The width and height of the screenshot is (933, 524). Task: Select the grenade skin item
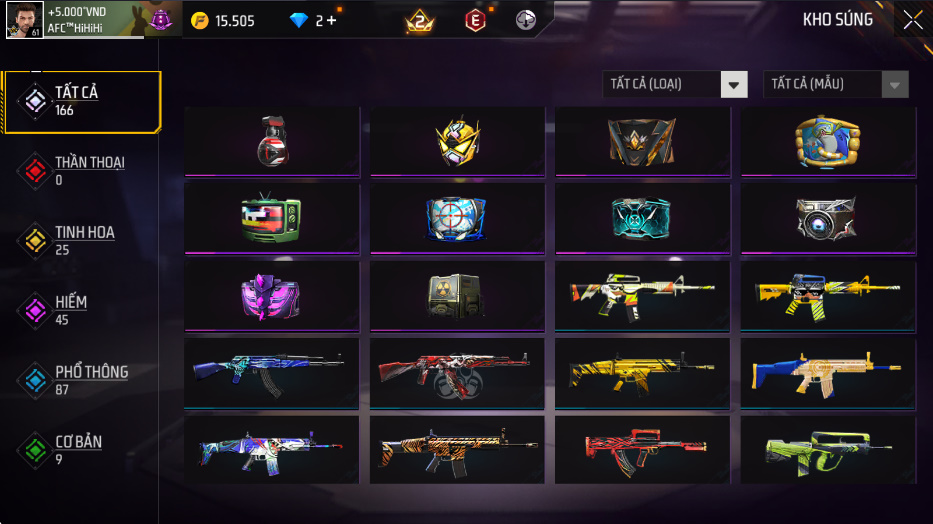pyautogui.click(x=272, y=142)
